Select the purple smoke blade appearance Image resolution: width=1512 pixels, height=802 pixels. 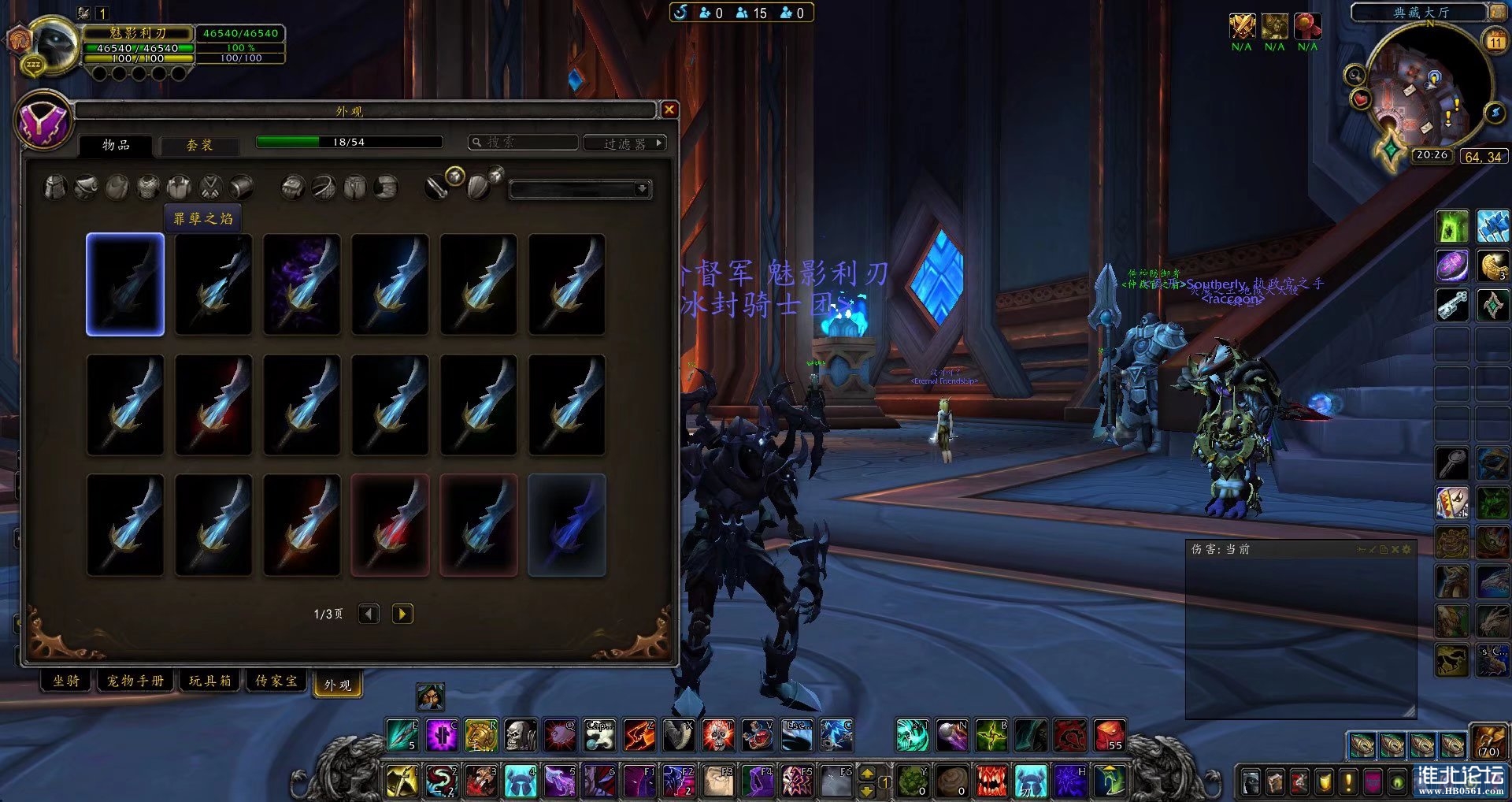point(302,284)
